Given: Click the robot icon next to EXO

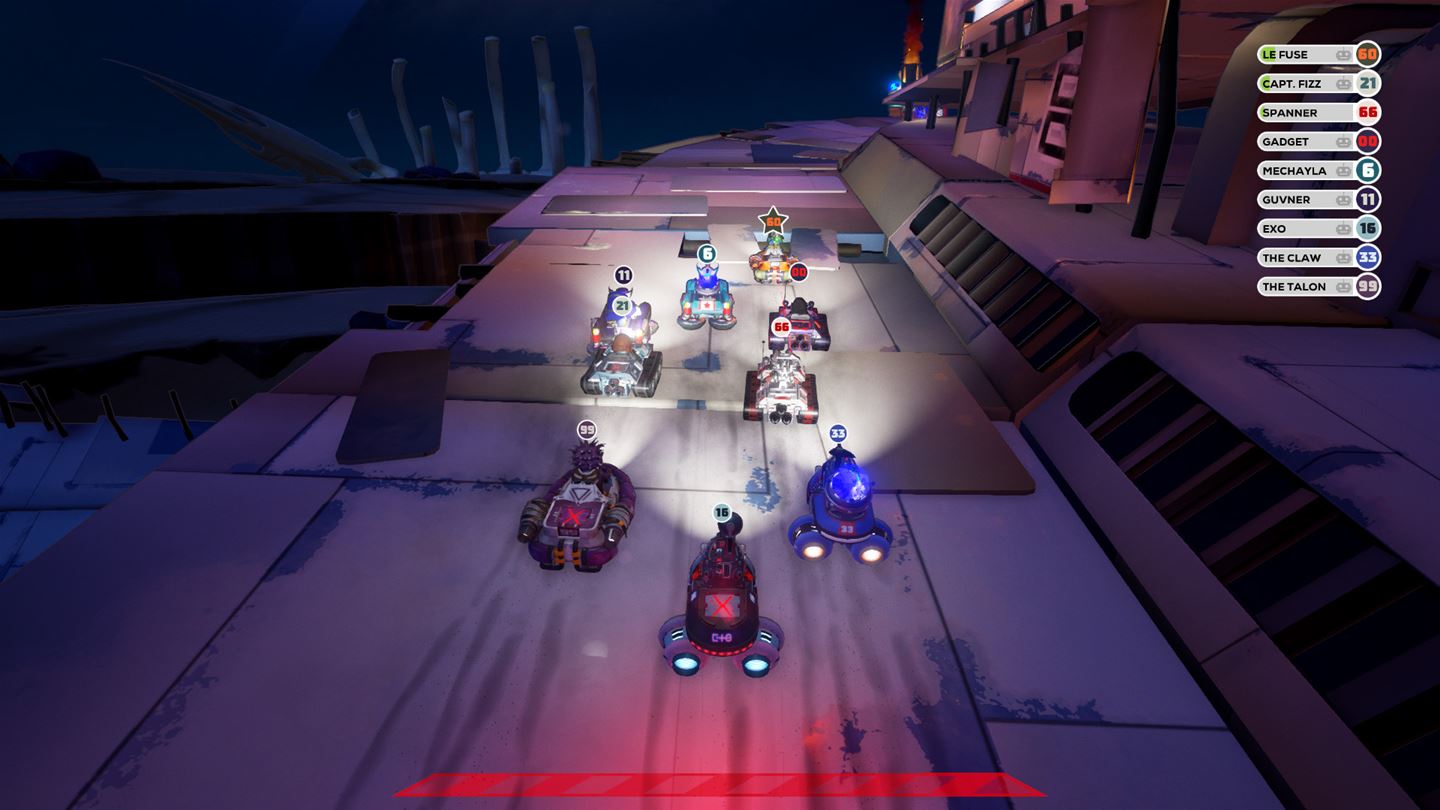Looking at the screenshot, I should point(1343,227).
